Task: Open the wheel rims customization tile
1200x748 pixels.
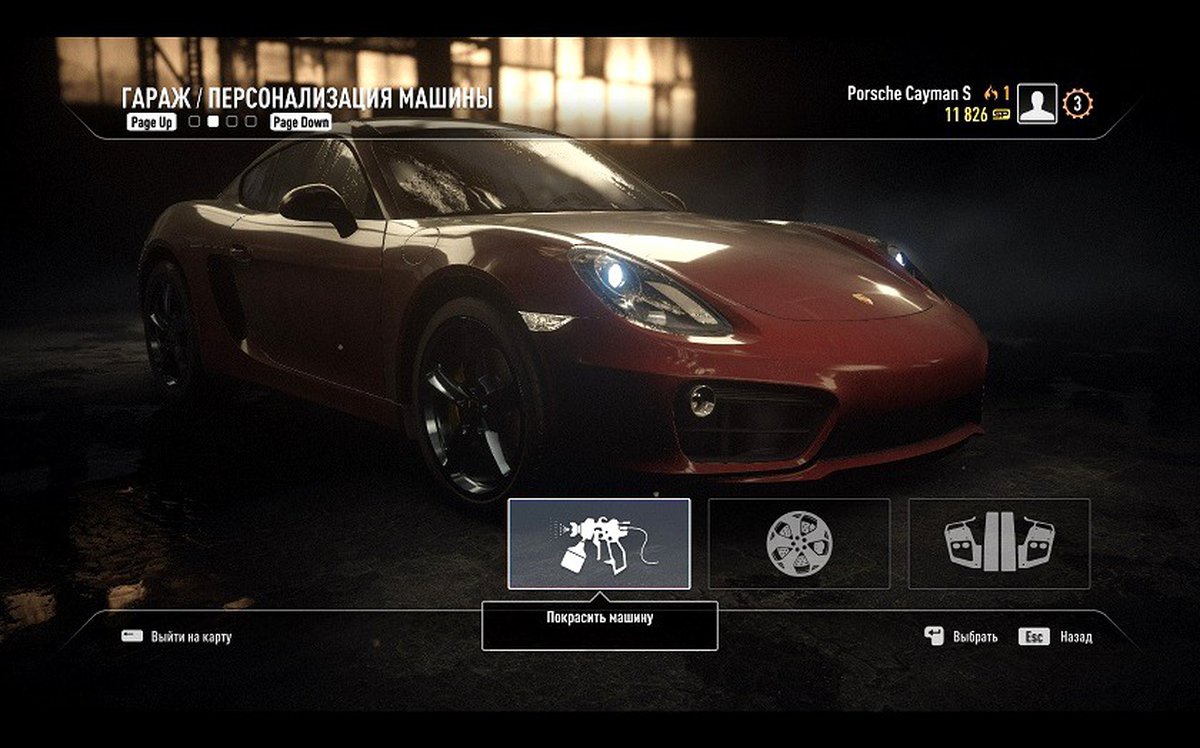Action: (x=798, y=543)
